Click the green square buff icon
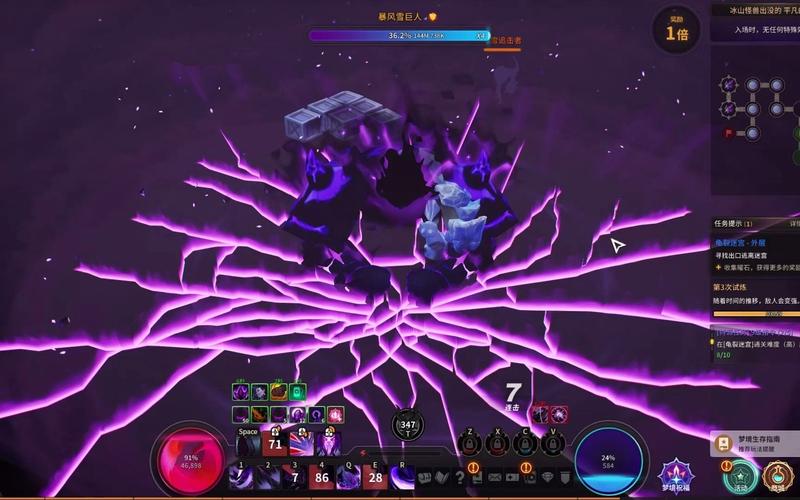 297,392
